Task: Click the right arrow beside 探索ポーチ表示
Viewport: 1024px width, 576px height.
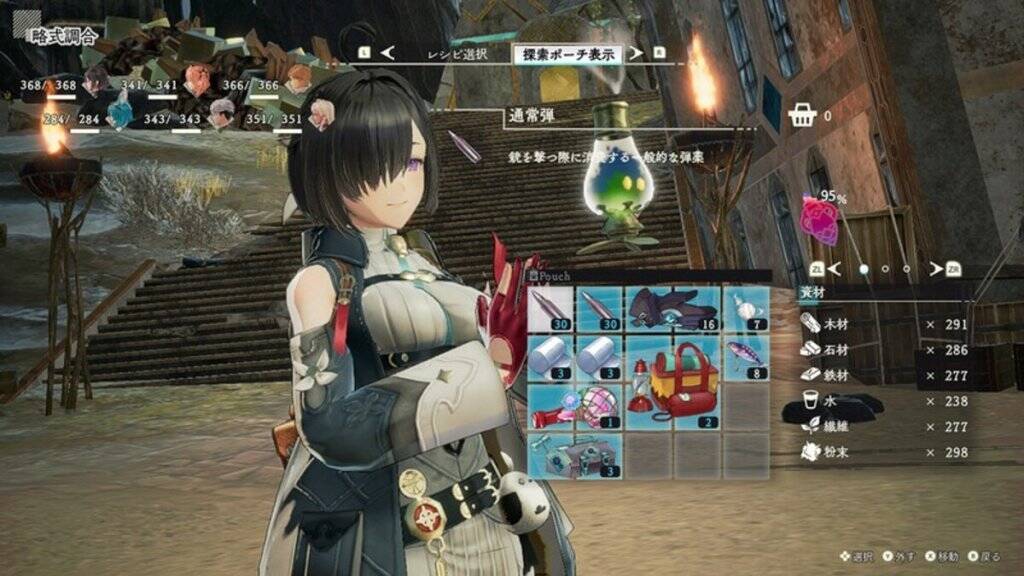Action: tap(637, 53)
